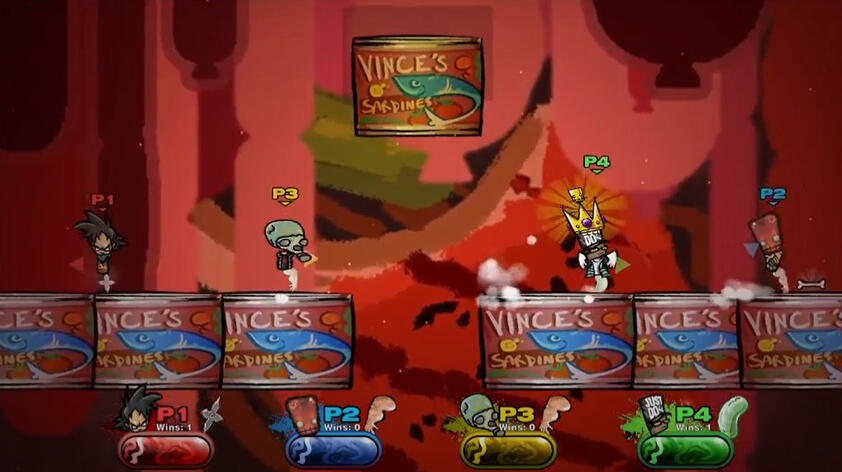Click the red P1 question-mark capsule

tap(166, 450)
